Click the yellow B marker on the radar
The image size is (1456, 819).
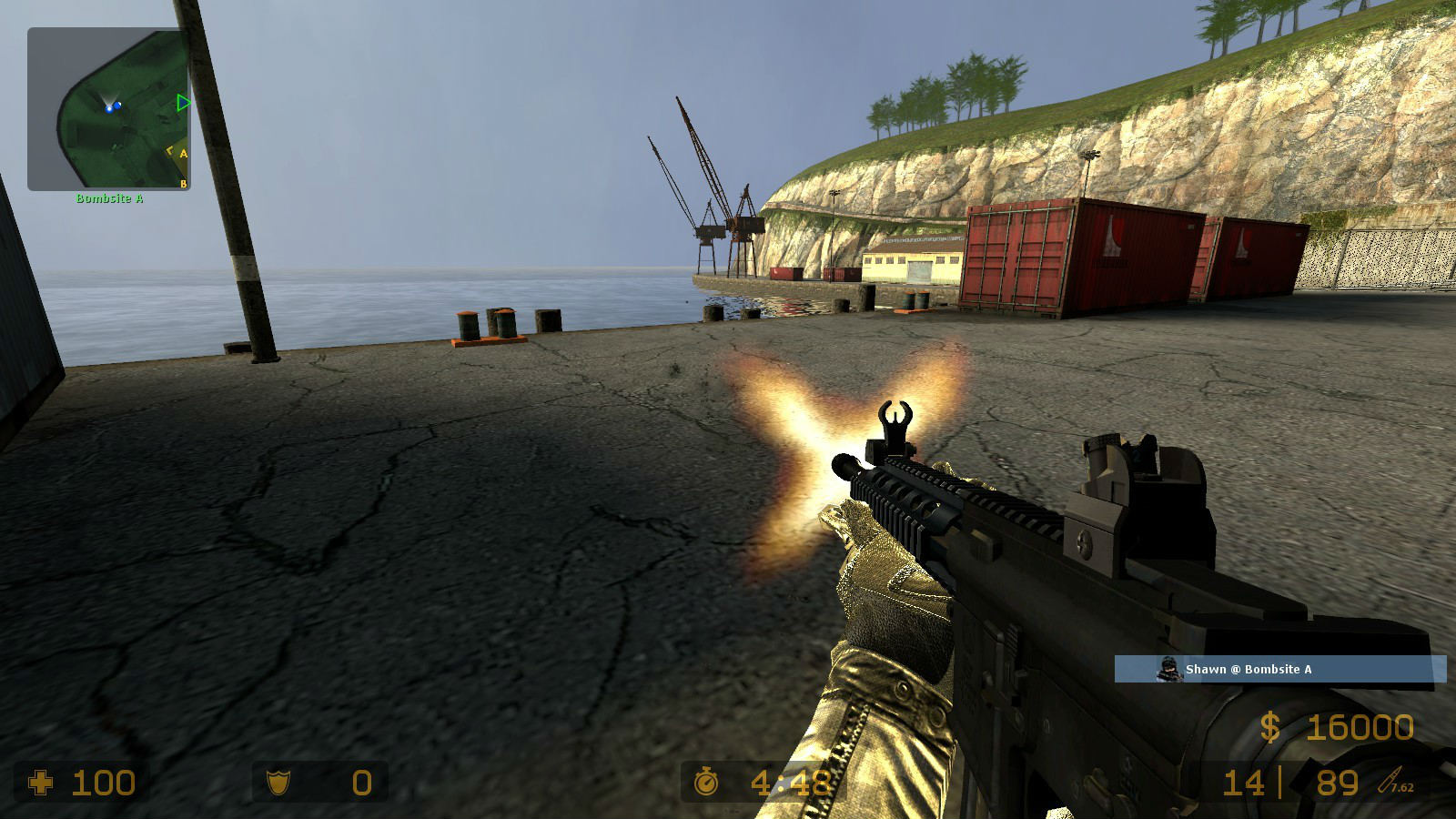pyautogui.click(x=183, y=184)
